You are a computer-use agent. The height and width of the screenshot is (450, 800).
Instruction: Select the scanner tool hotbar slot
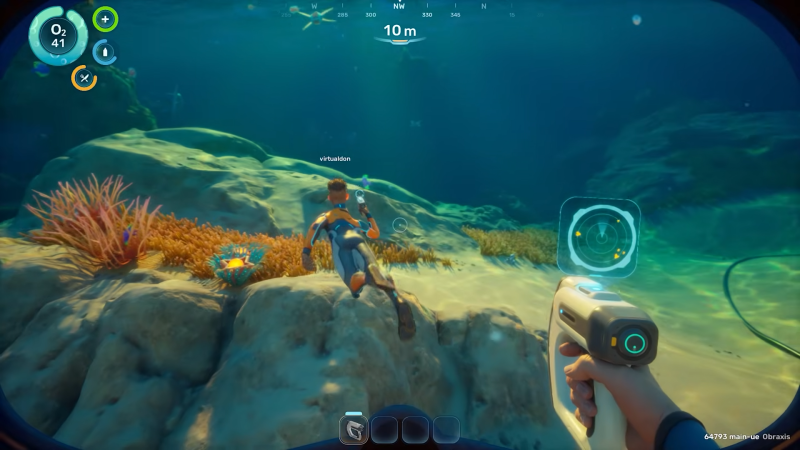[354, 430]
